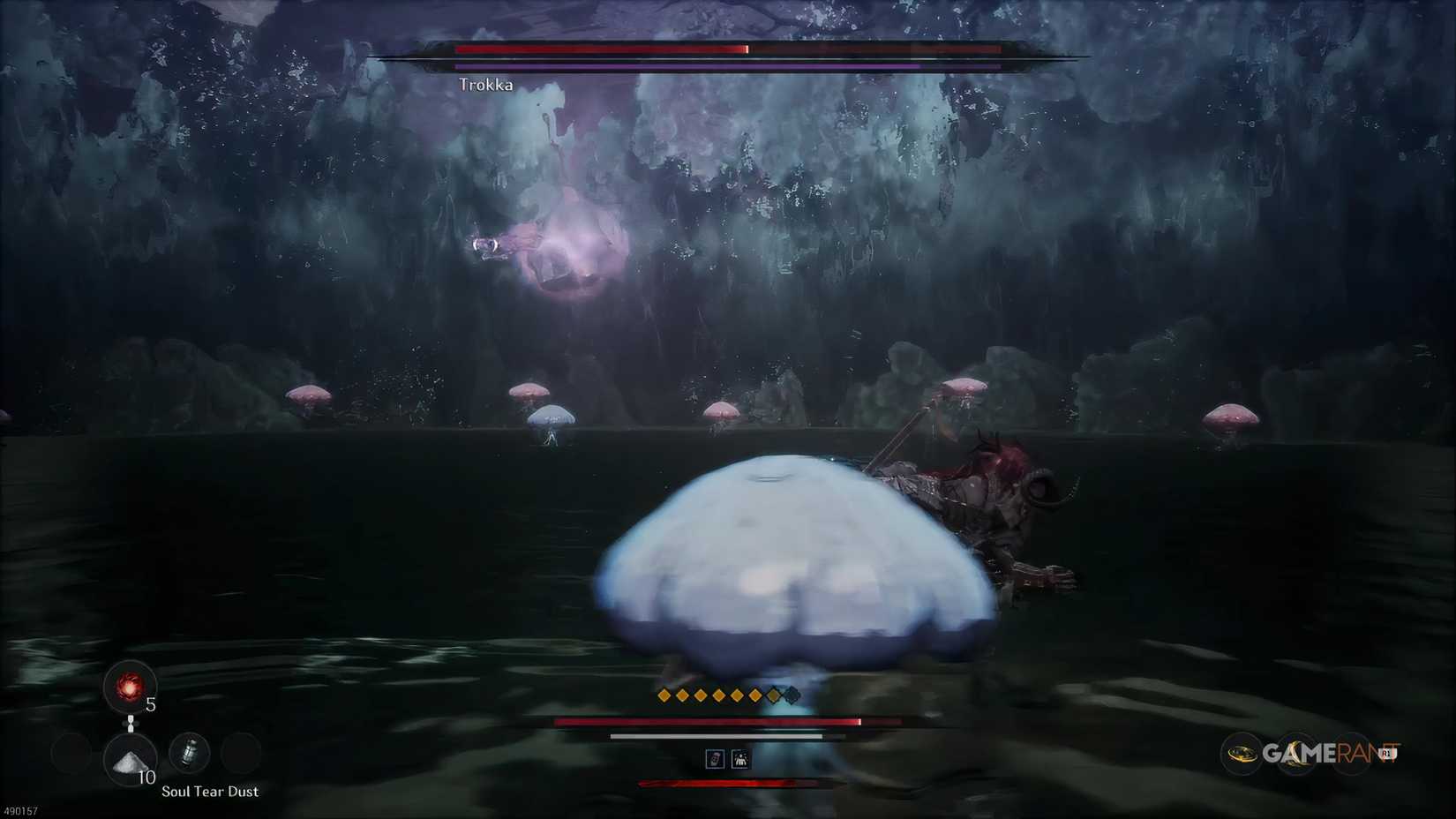Click the first buff icon below the health bar
This screenshot has height=819, width=1456.
[x=716, y=759]
